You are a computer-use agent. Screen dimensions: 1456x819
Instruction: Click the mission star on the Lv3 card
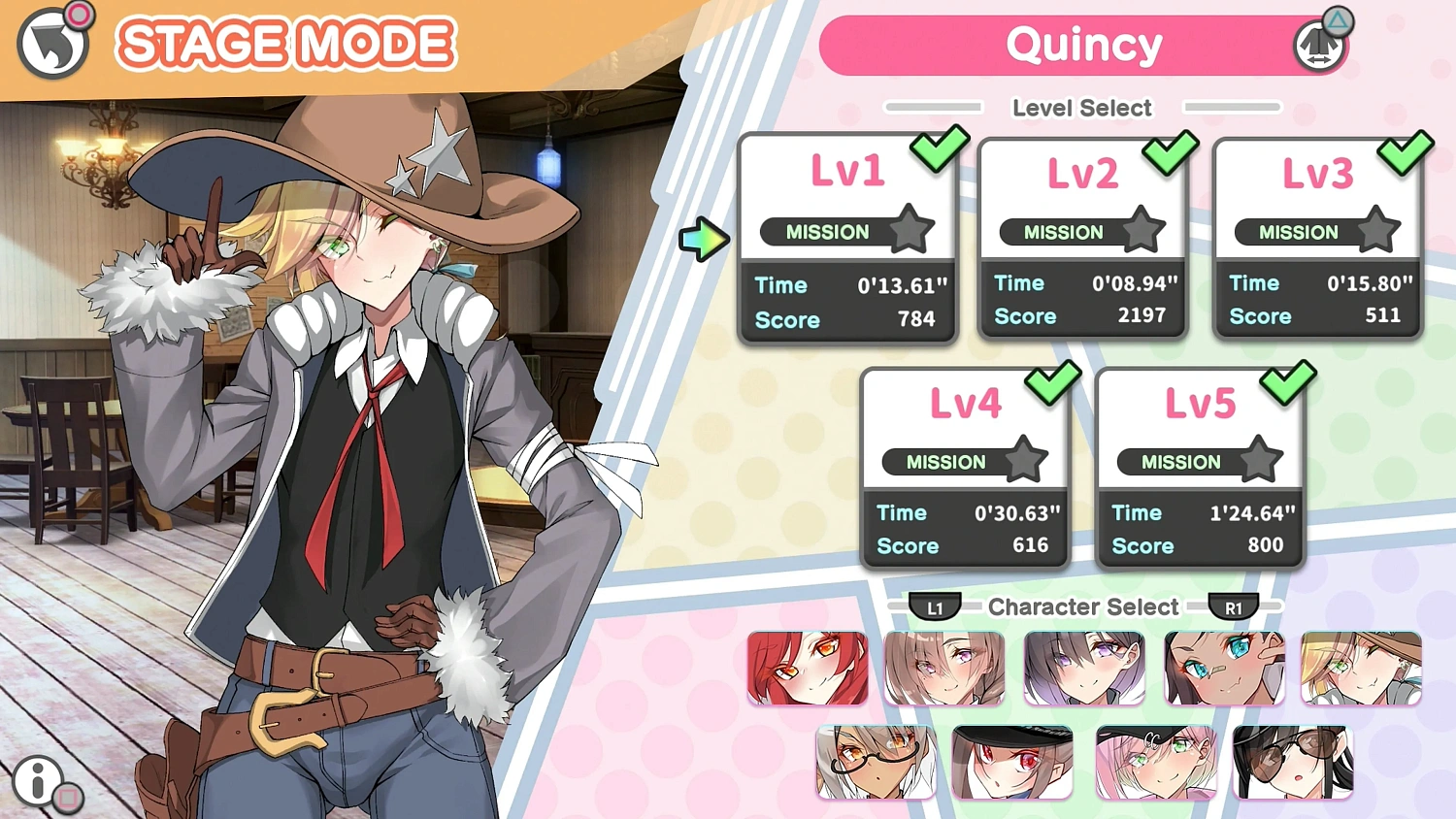(x=1378, y=228)
